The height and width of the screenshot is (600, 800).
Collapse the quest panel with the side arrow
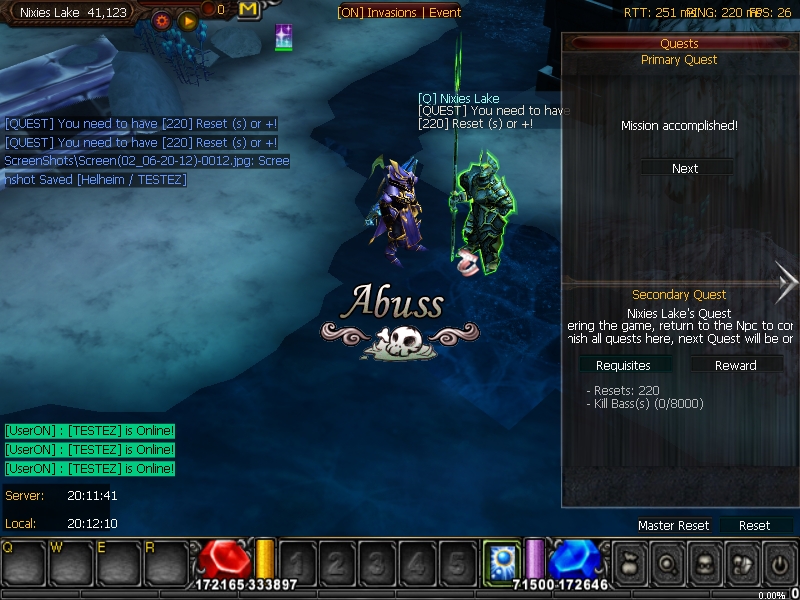pyautogui.click(x=786, y=282)
